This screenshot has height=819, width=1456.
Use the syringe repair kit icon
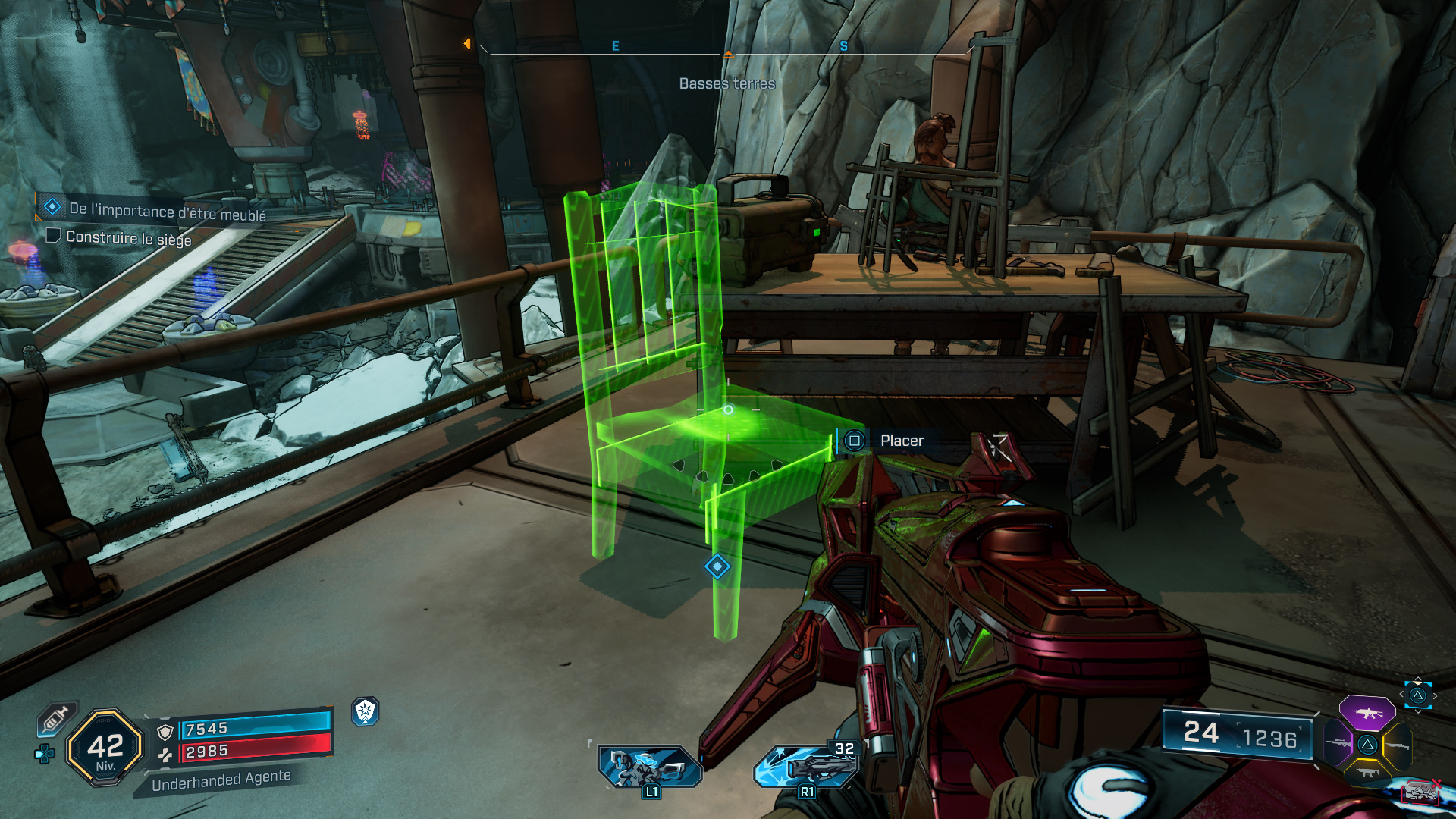coord(56,717)
